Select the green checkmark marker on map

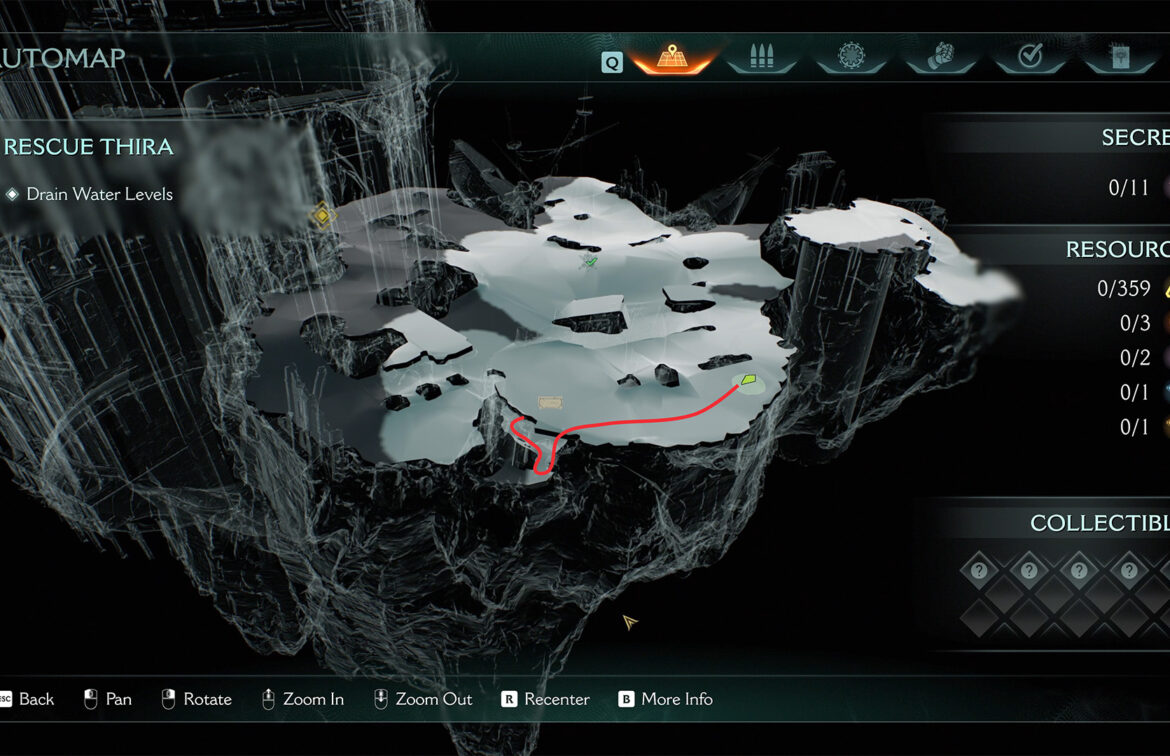589,262
